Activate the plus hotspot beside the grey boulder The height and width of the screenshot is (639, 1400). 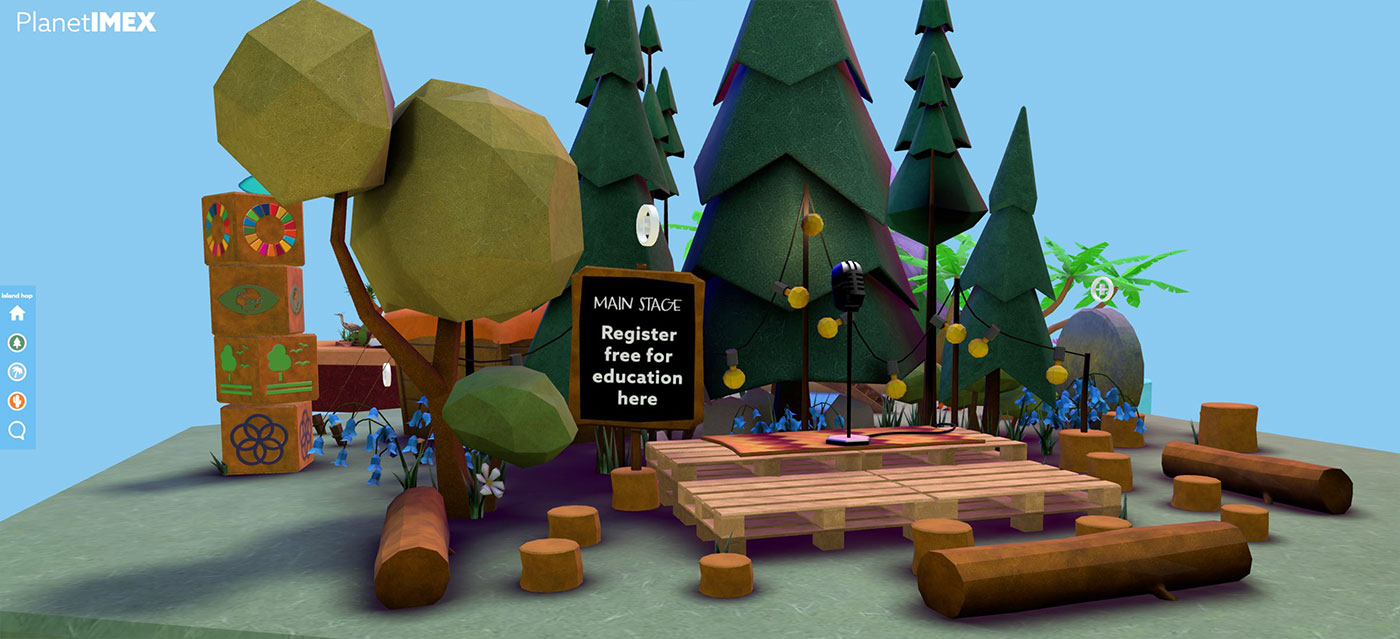tap(1103, 290)
